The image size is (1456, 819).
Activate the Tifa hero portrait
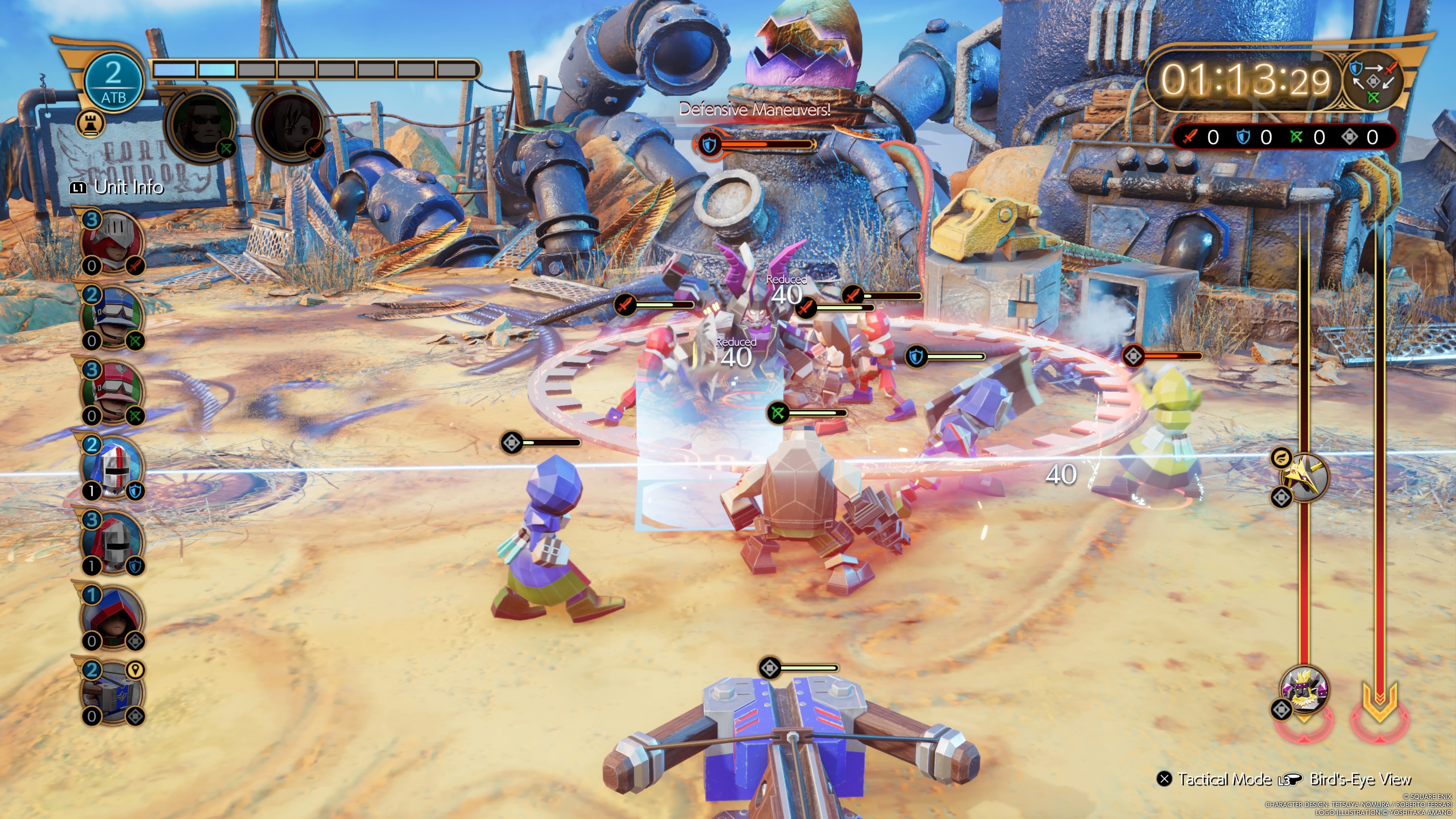(290, 126)
